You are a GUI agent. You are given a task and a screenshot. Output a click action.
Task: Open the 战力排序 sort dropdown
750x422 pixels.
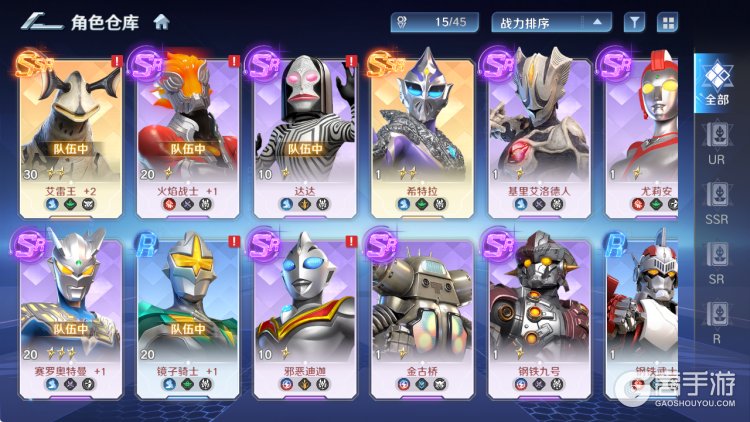click(551, 21)
